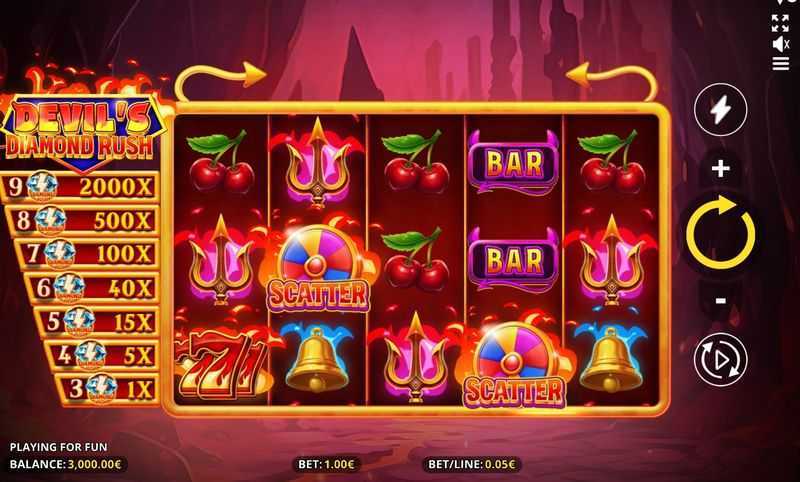Decrease the bet with the minus button

point(720,300)
